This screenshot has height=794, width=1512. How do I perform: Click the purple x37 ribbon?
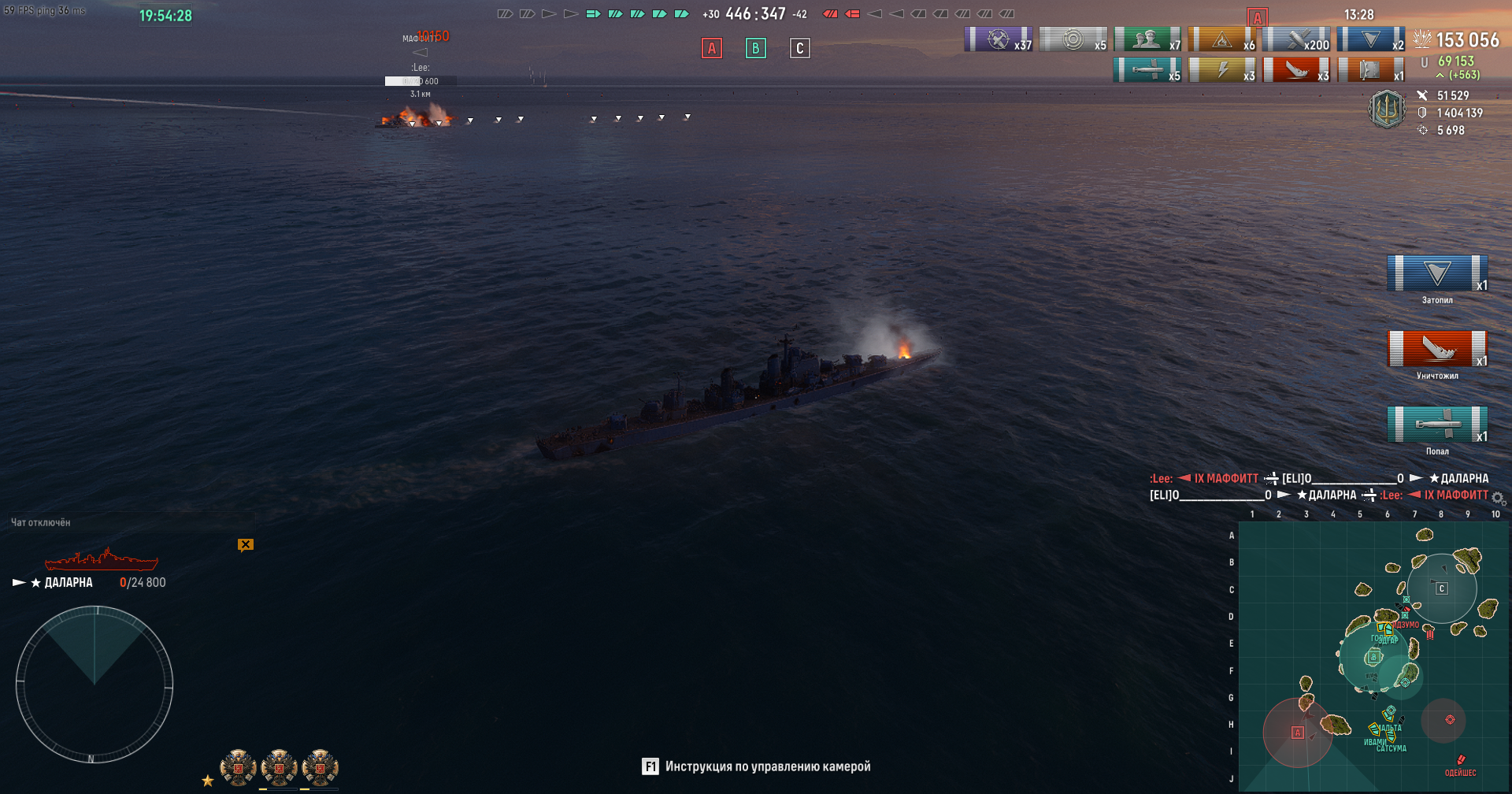tap(999, 39)
